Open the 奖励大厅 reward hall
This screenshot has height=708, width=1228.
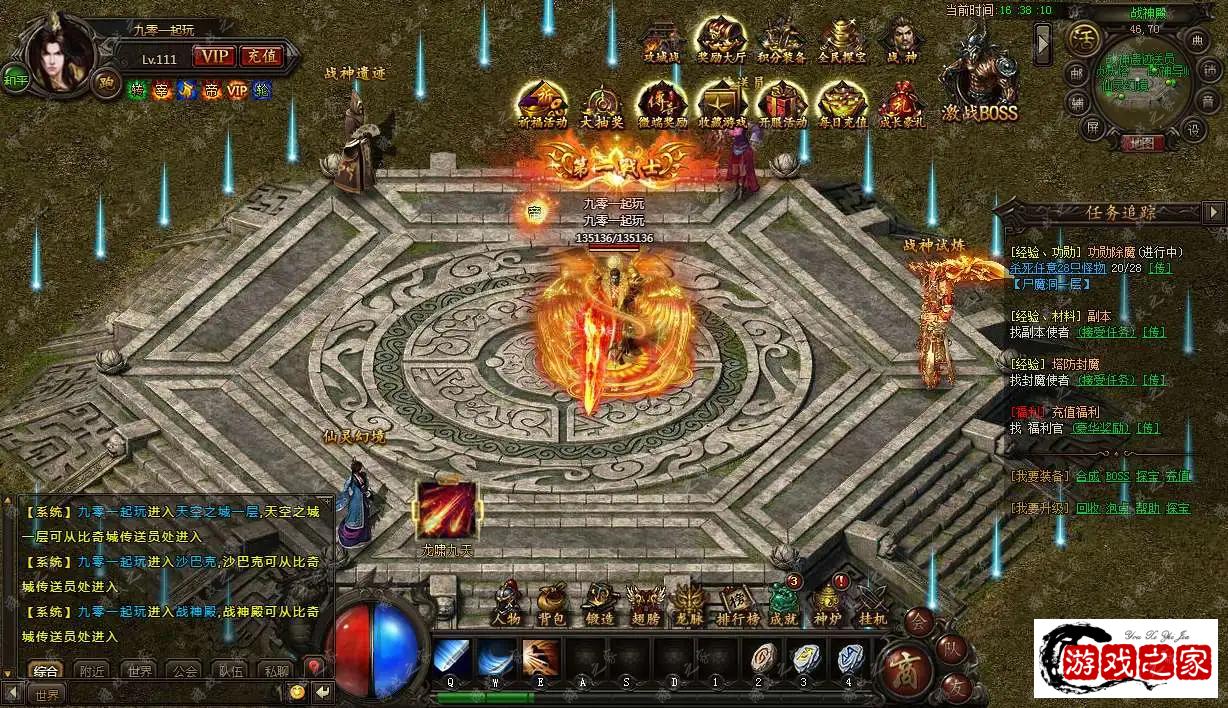tap(721, 42)
